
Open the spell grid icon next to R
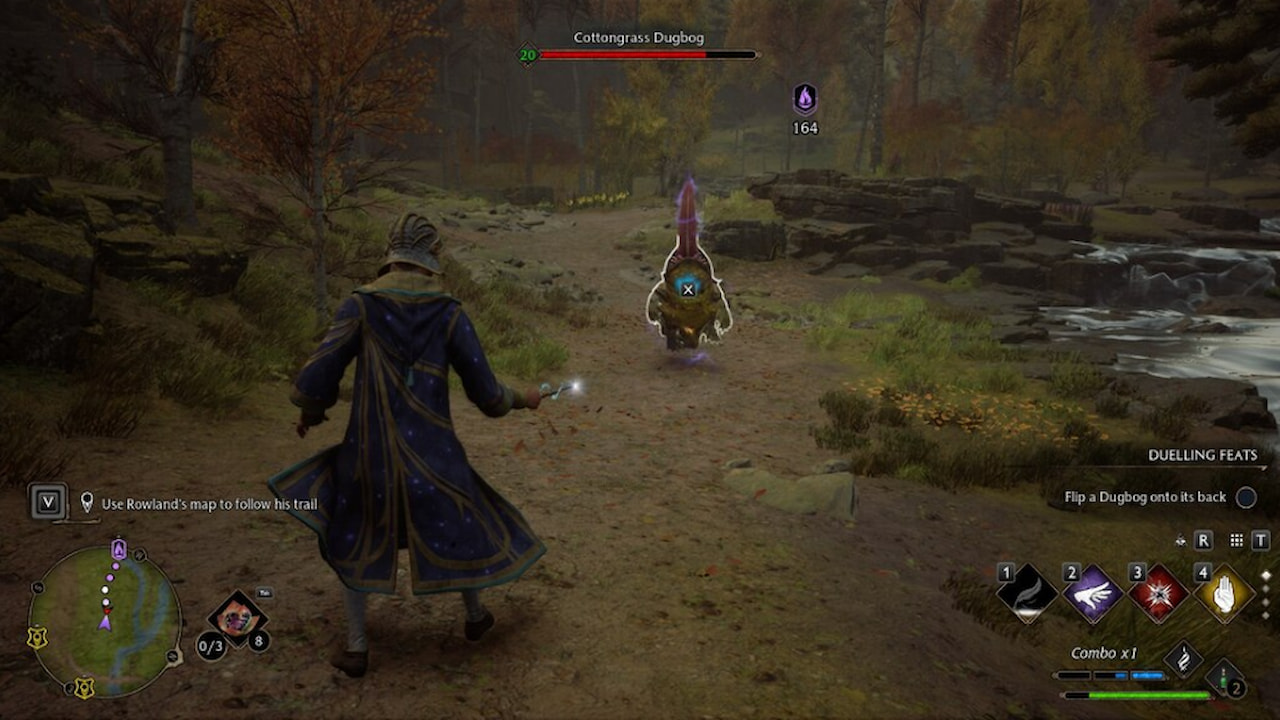click(x=1234, y=541)
